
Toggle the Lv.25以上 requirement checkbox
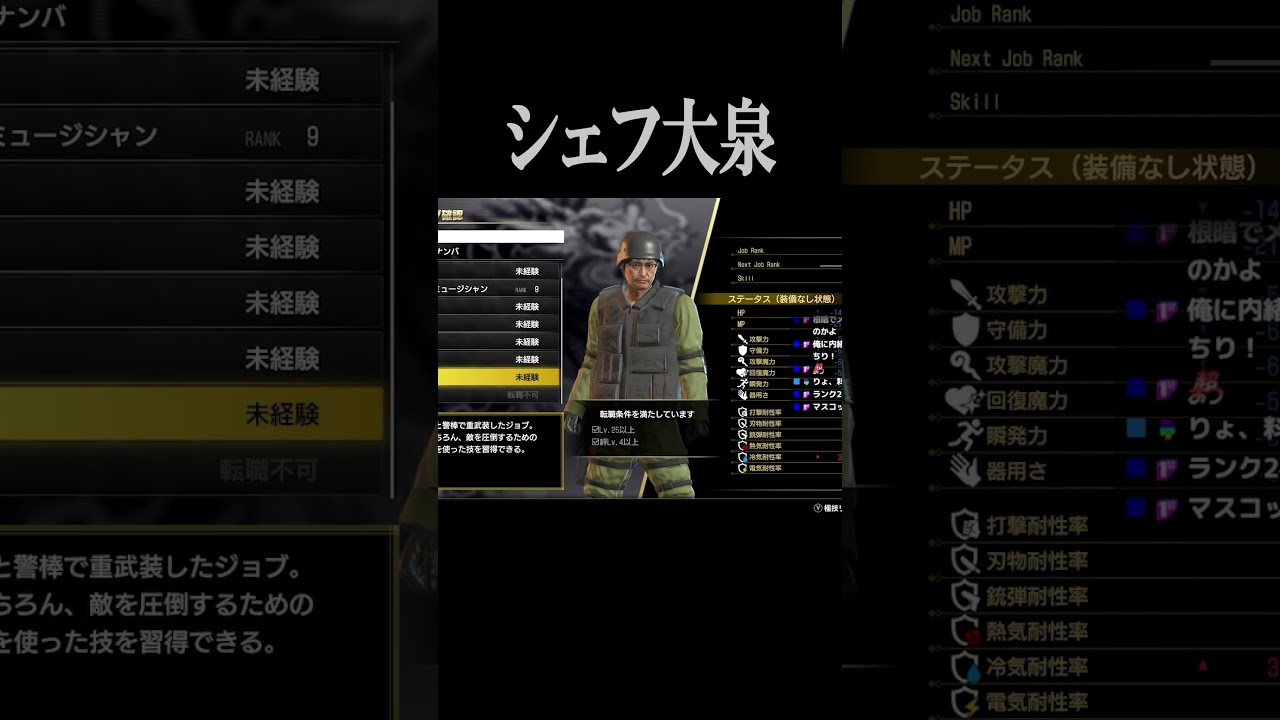click(x=594, y=429)
